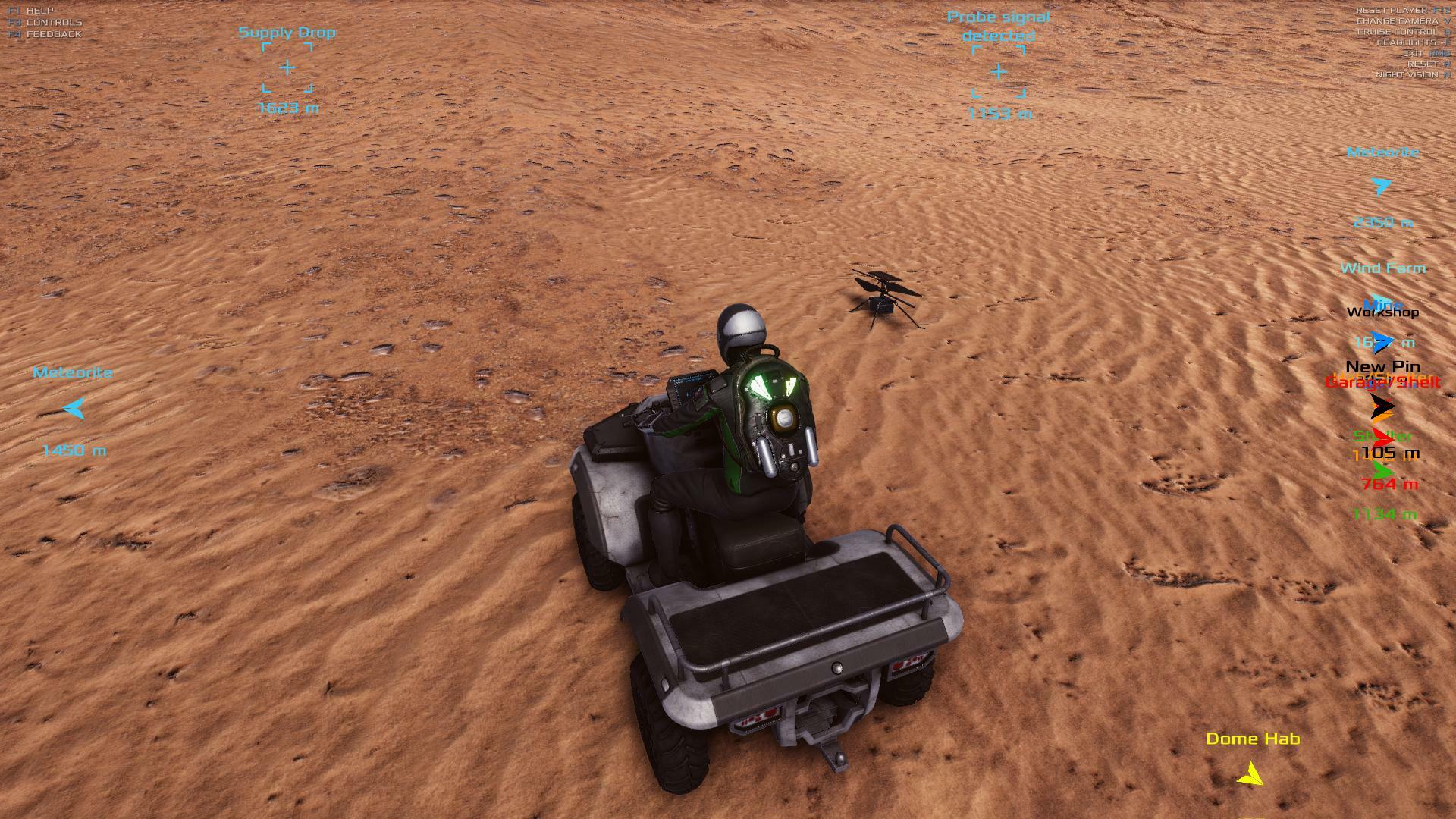Choose the Wind Farm waypoint label
1456x819 pixels.
point(1383,268)
